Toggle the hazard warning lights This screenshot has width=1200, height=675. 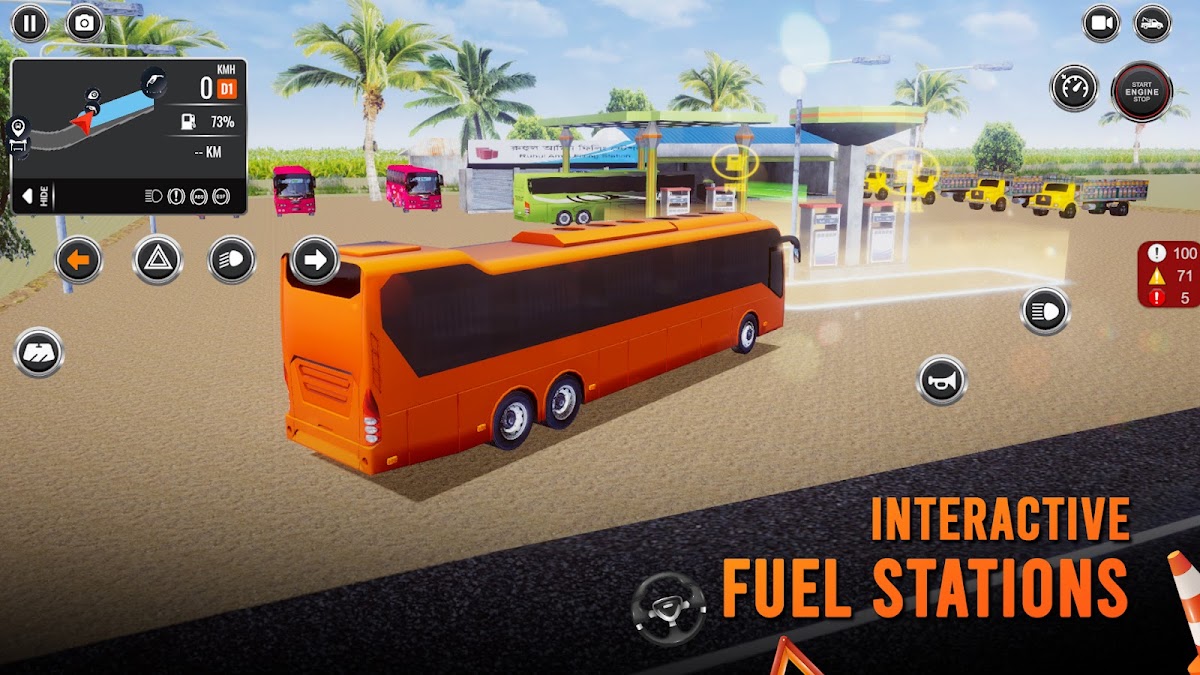click(x=157, y=261)
